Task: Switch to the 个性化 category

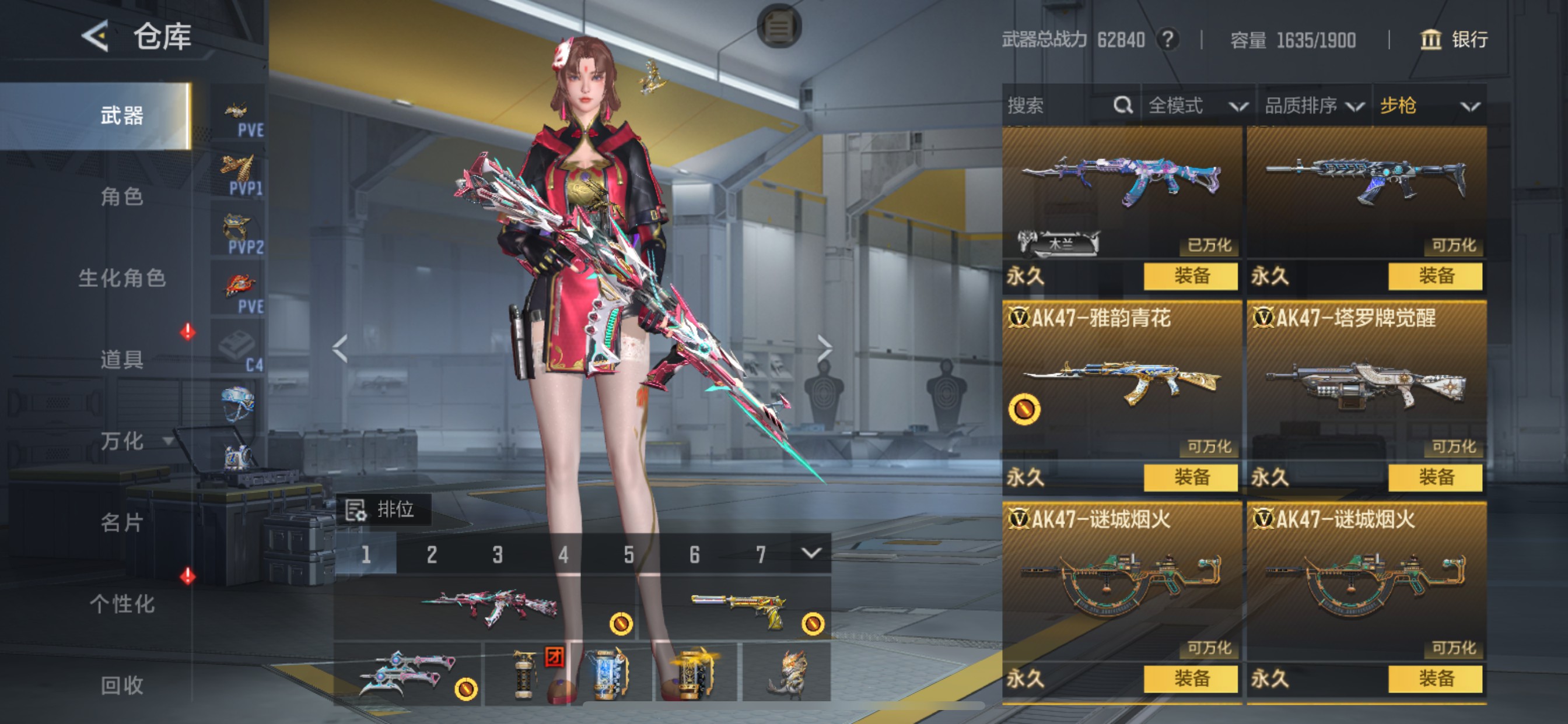Action: [122, 604]
